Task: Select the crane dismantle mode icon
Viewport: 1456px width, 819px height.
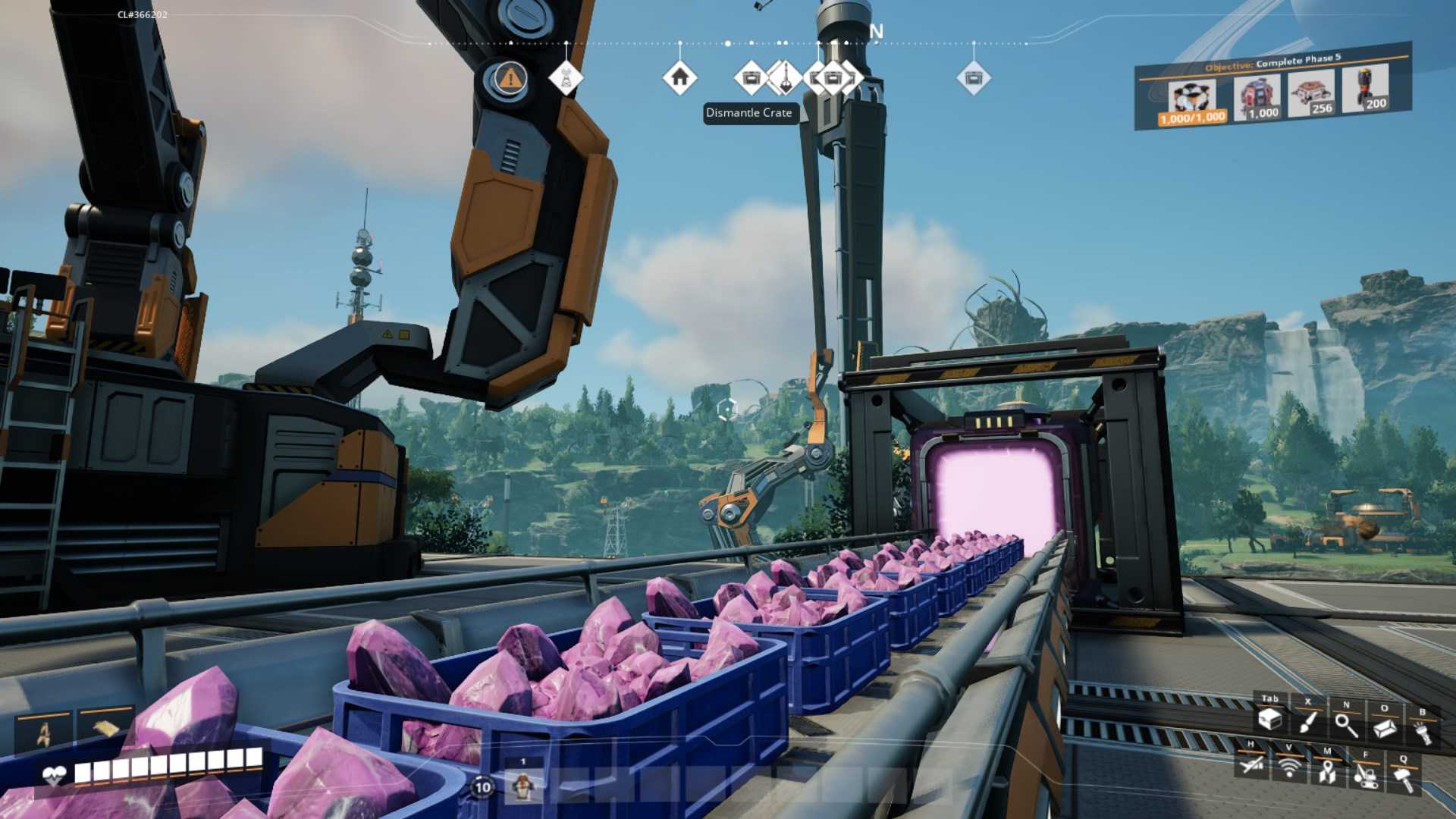Action: (x=1365, y=776)
